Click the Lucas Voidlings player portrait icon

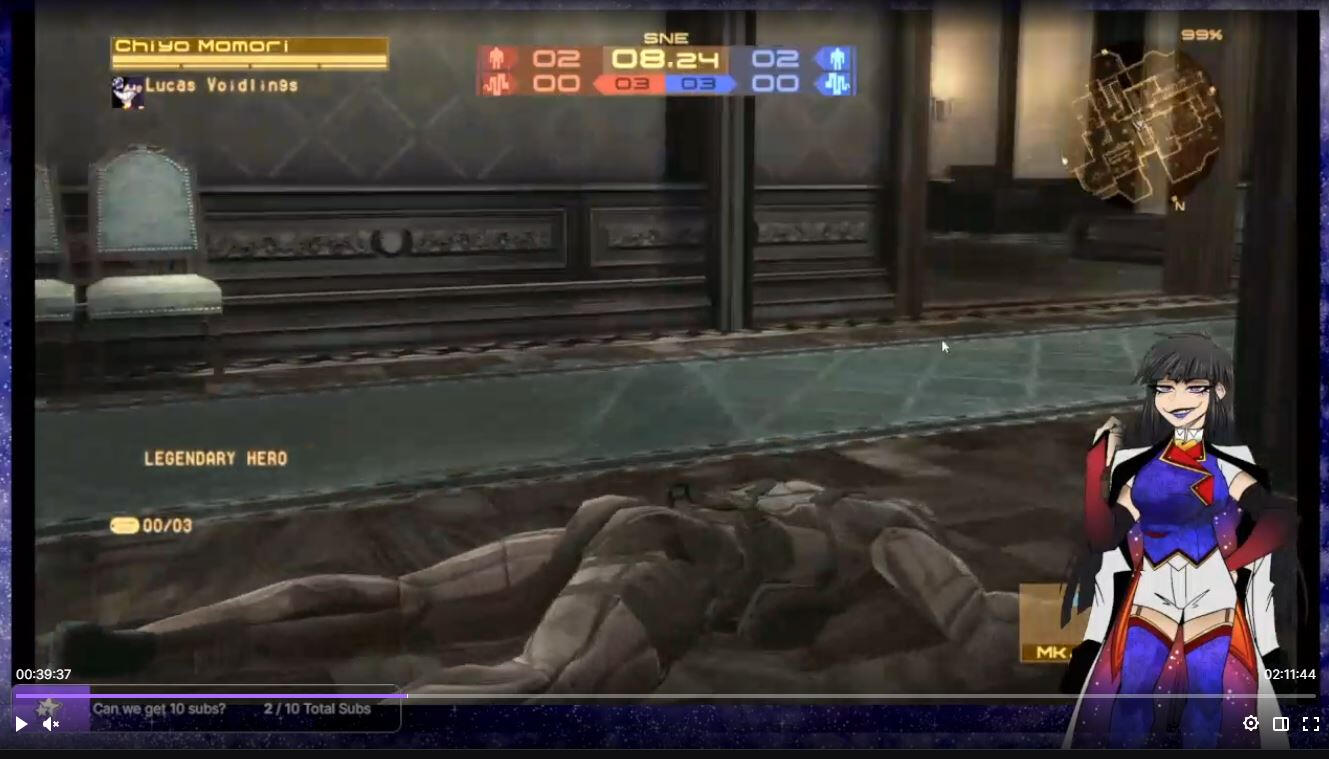127,92
